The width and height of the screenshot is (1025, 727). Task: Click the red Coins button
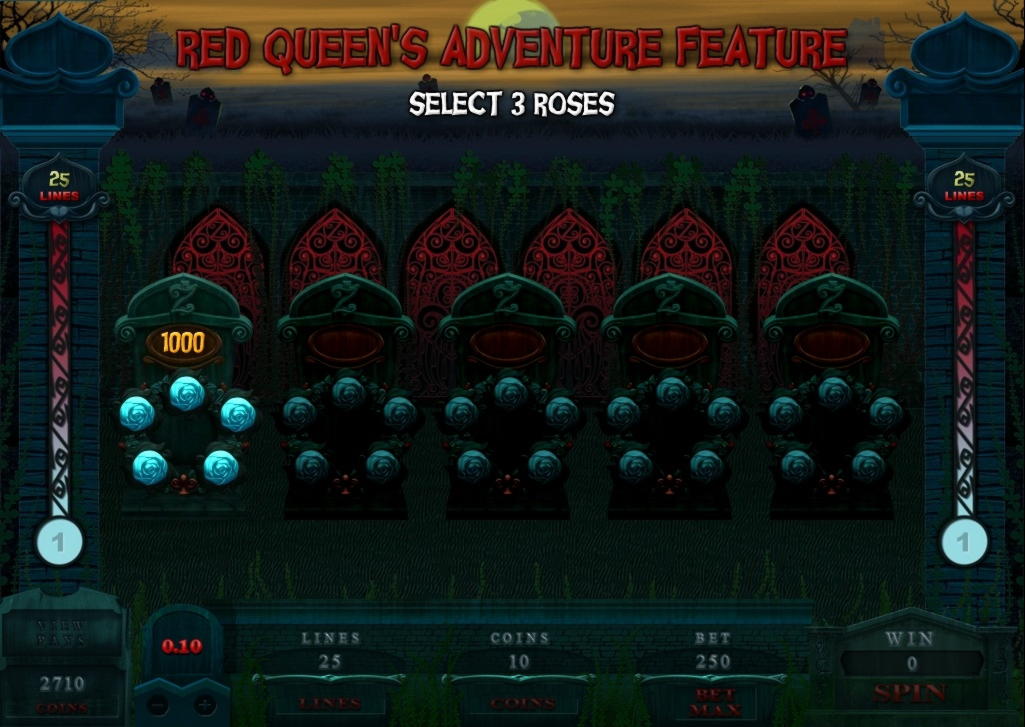[x=519, y=702]
